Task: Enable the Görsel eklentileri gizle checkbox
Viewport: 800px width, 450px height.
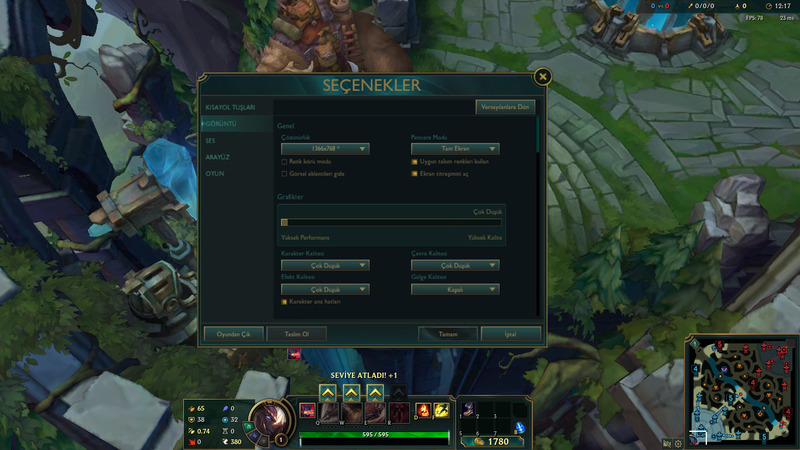Action: pyautogui.click(x=284, y=173)
